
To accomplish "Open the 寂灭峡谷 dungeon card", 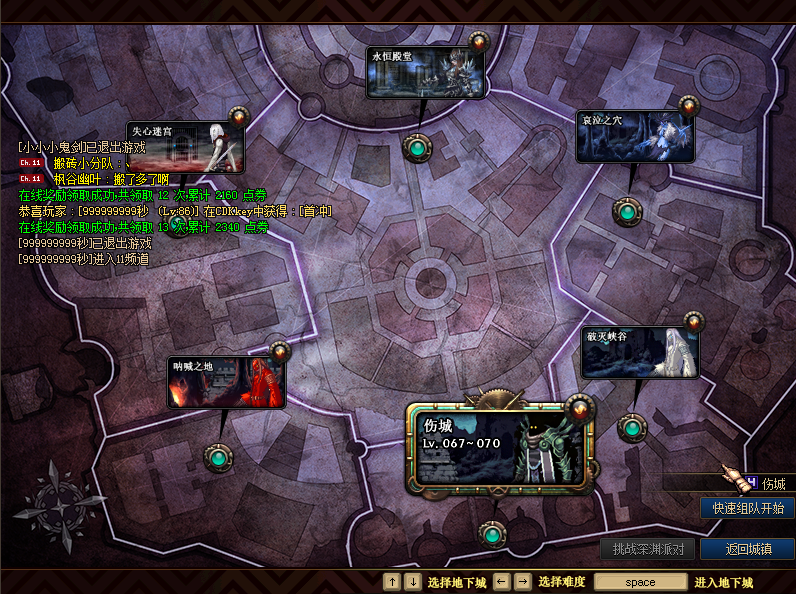I will click(x=640, y=352).
